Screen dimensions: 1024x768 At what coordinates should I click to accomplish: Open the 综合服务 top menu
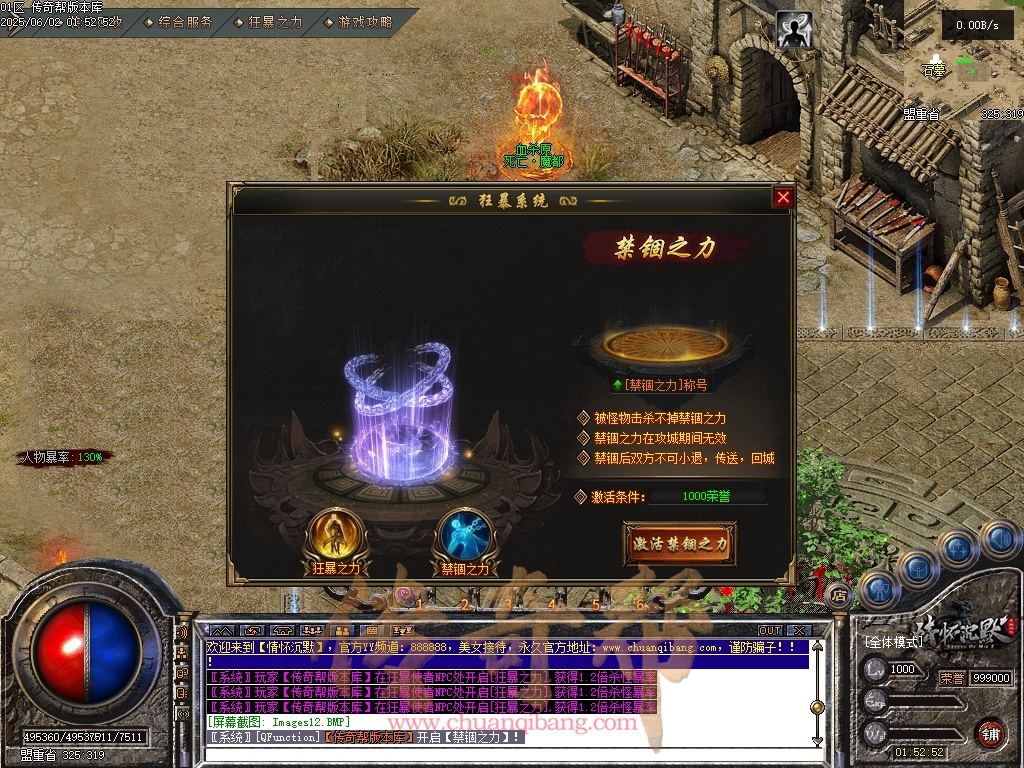tap(179, 21)
